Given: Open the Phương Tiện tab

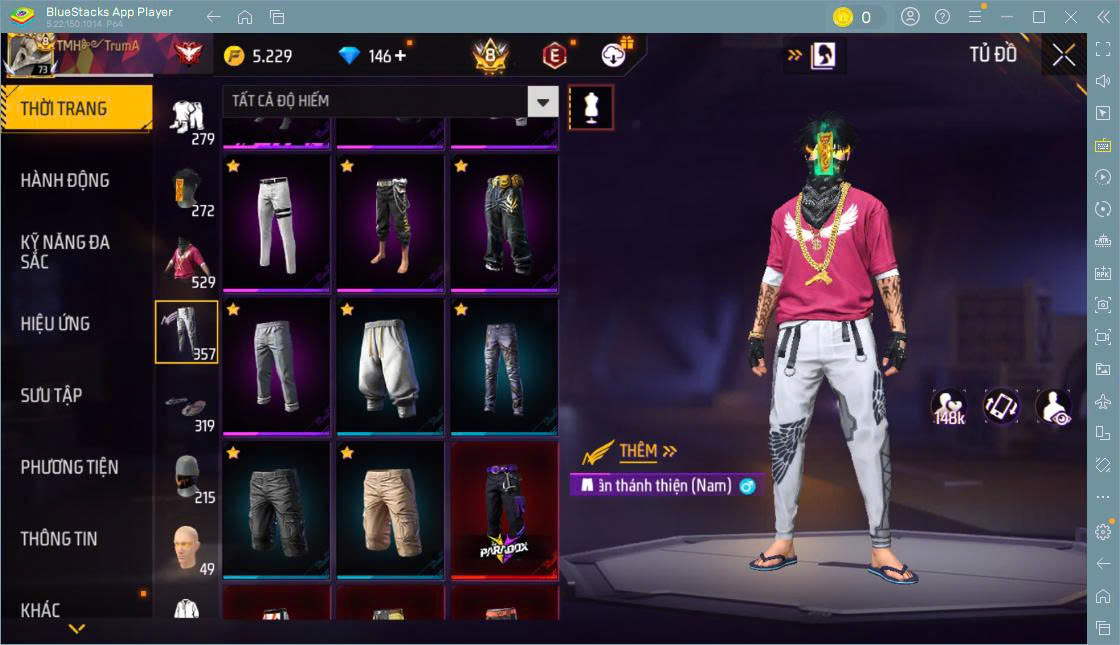Looking at the screenshot, I should (70, 467).
